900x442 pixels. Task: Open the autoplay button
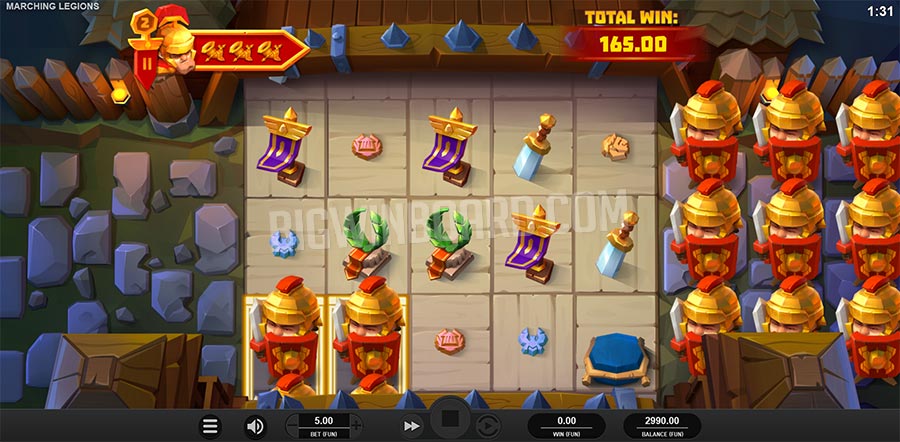(485, 425)
